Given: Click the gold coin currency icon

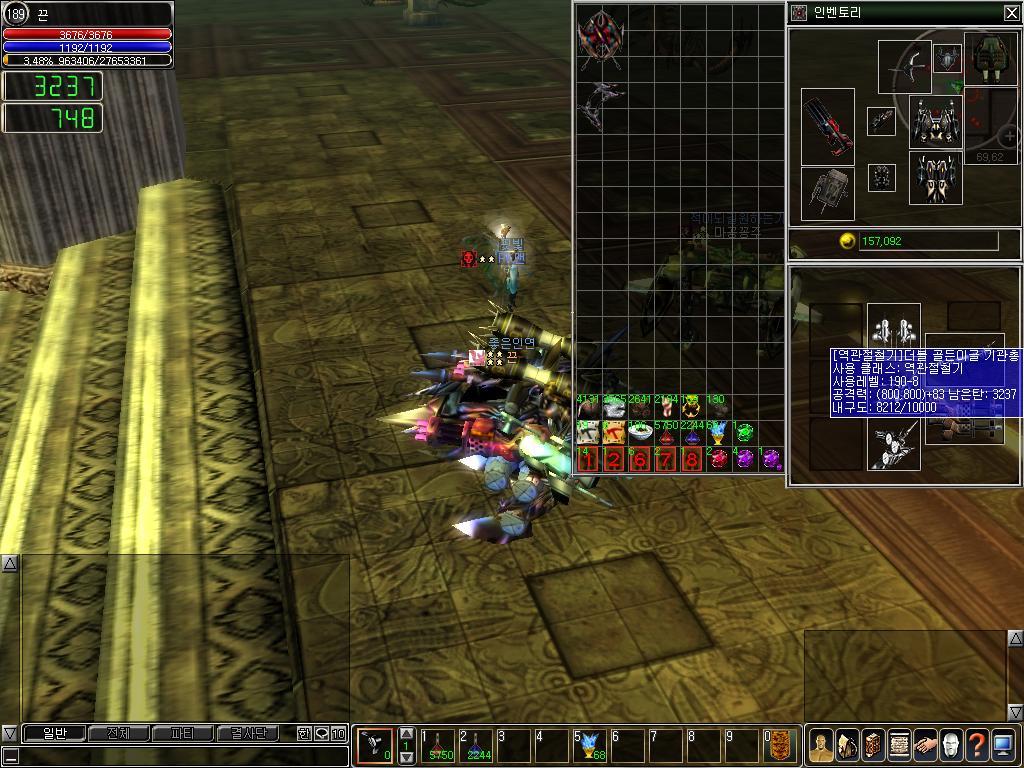Looking at the screenshot, I should [847, 241].
